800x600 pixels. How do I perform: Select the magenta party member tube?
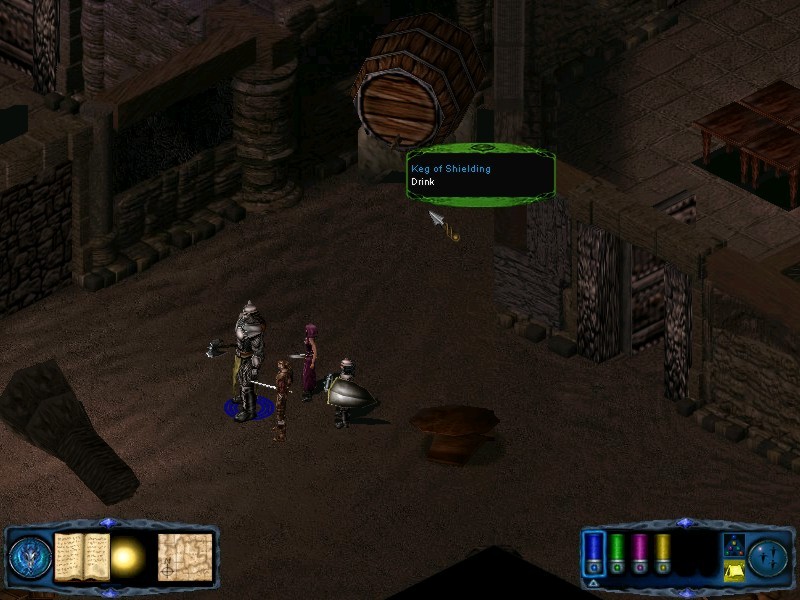(x=640, y=549)
